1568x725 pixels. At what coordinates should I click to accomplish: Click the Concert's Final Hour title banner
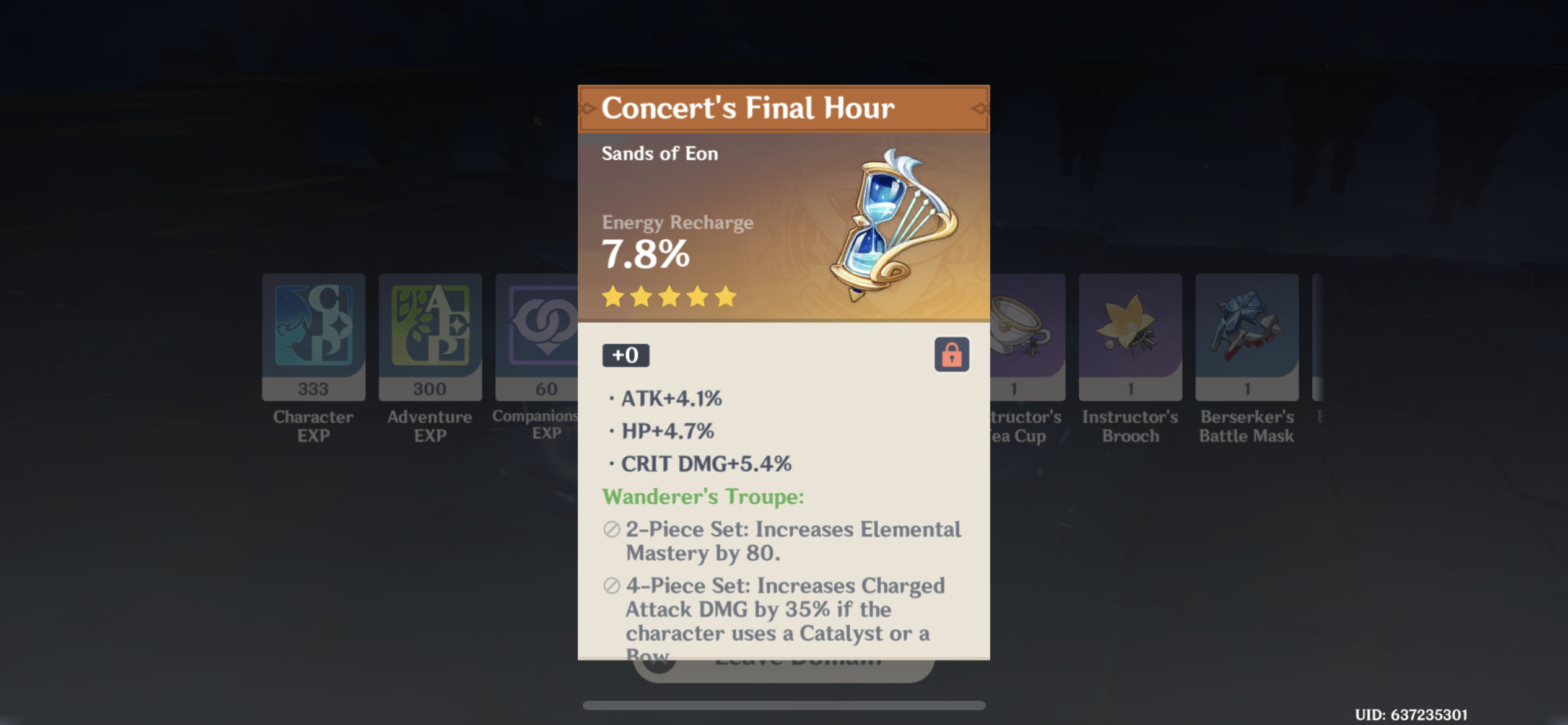tap(782, 108)
